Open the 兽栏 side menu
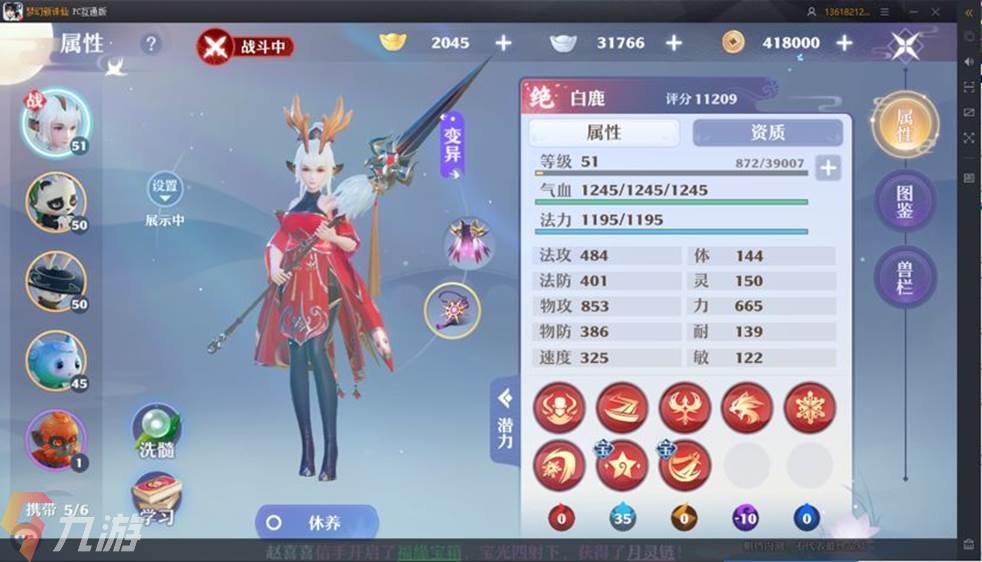This screenshot has width=982, height=562. click(x=904, y=274)
